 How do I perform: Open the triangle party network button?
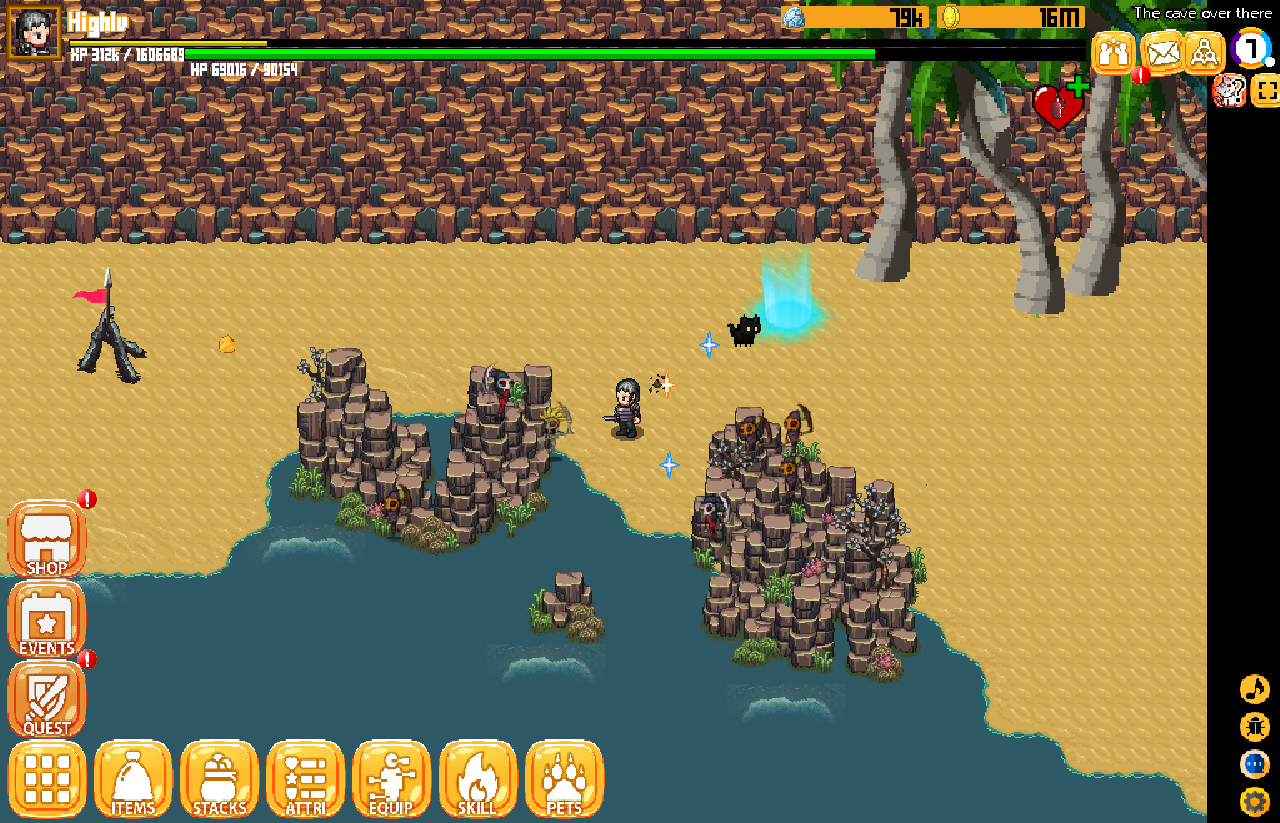(1204, 52)
